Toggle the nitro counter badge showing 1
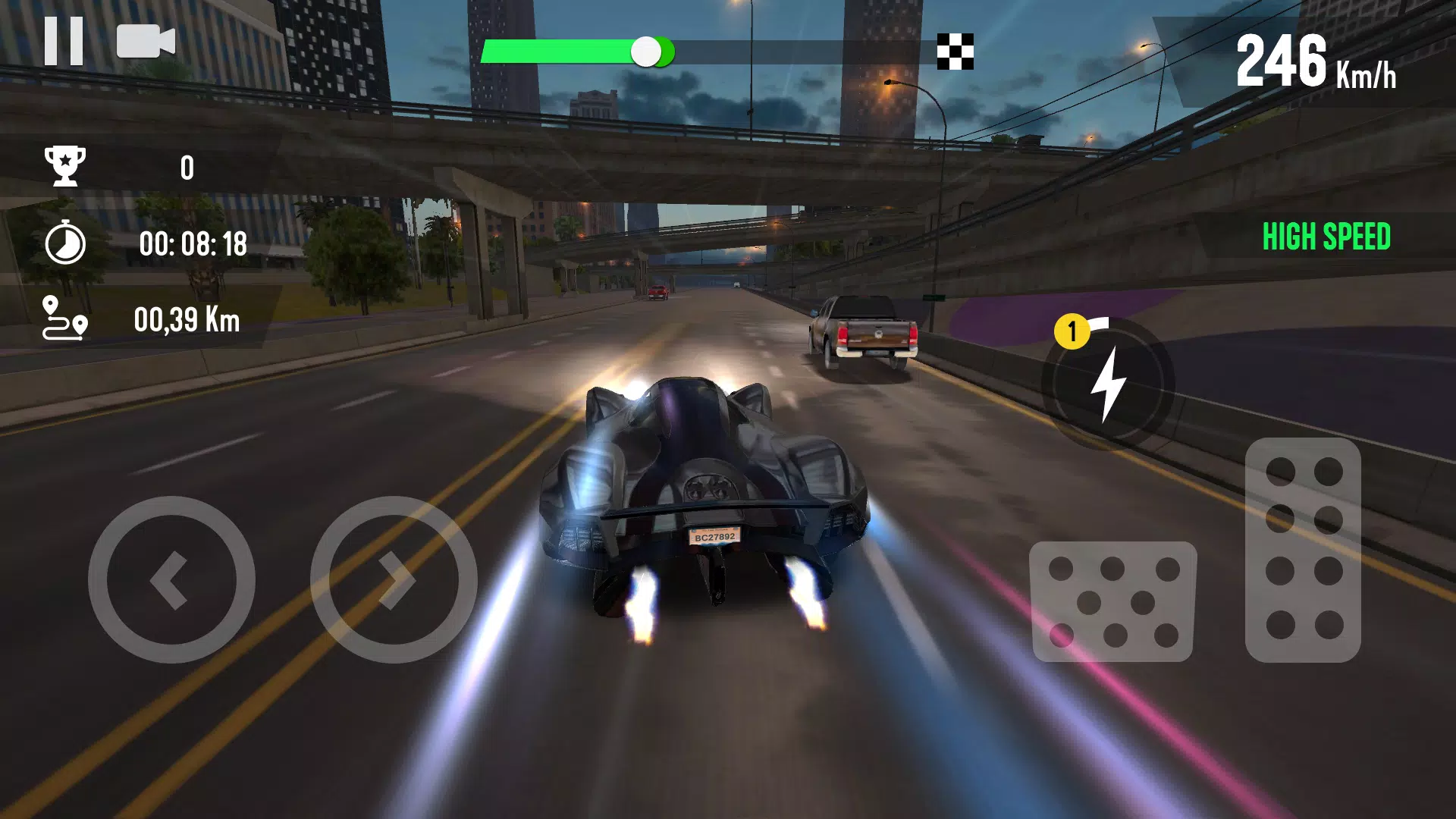 1072,329
